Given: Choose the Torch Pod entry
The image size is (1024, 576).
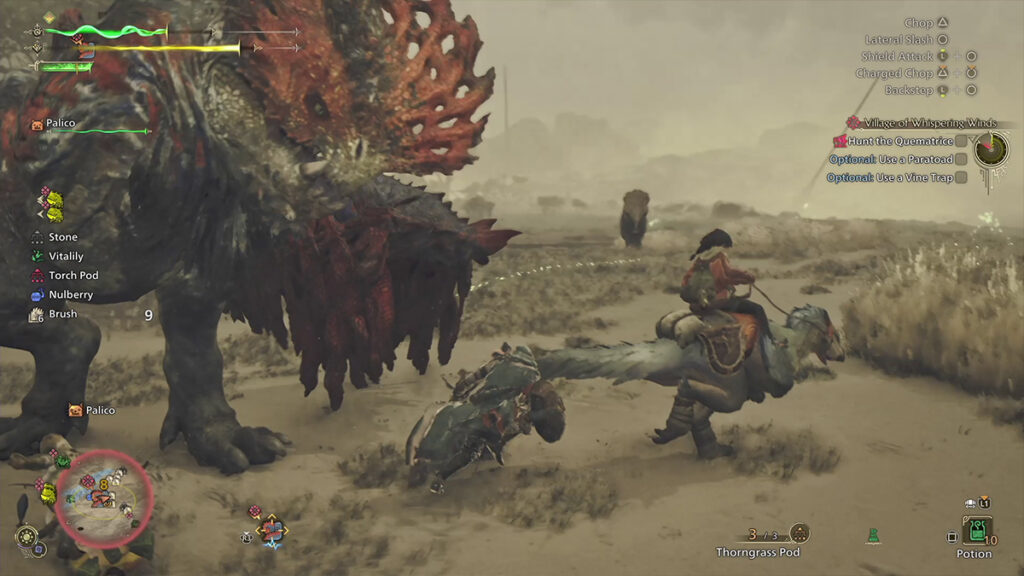Looking at the screenshot, I should 70,276.
